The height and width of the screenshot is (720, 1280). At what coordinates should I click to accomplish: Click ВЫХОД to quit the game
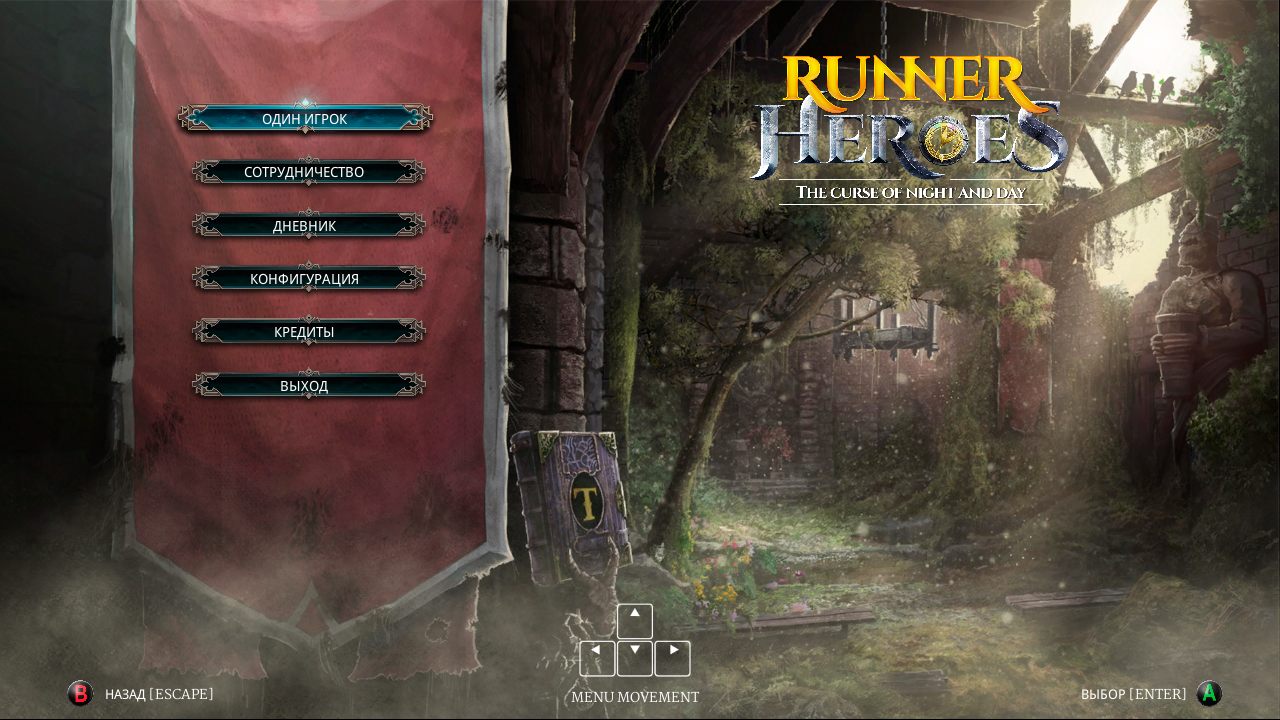coord(305,385)
